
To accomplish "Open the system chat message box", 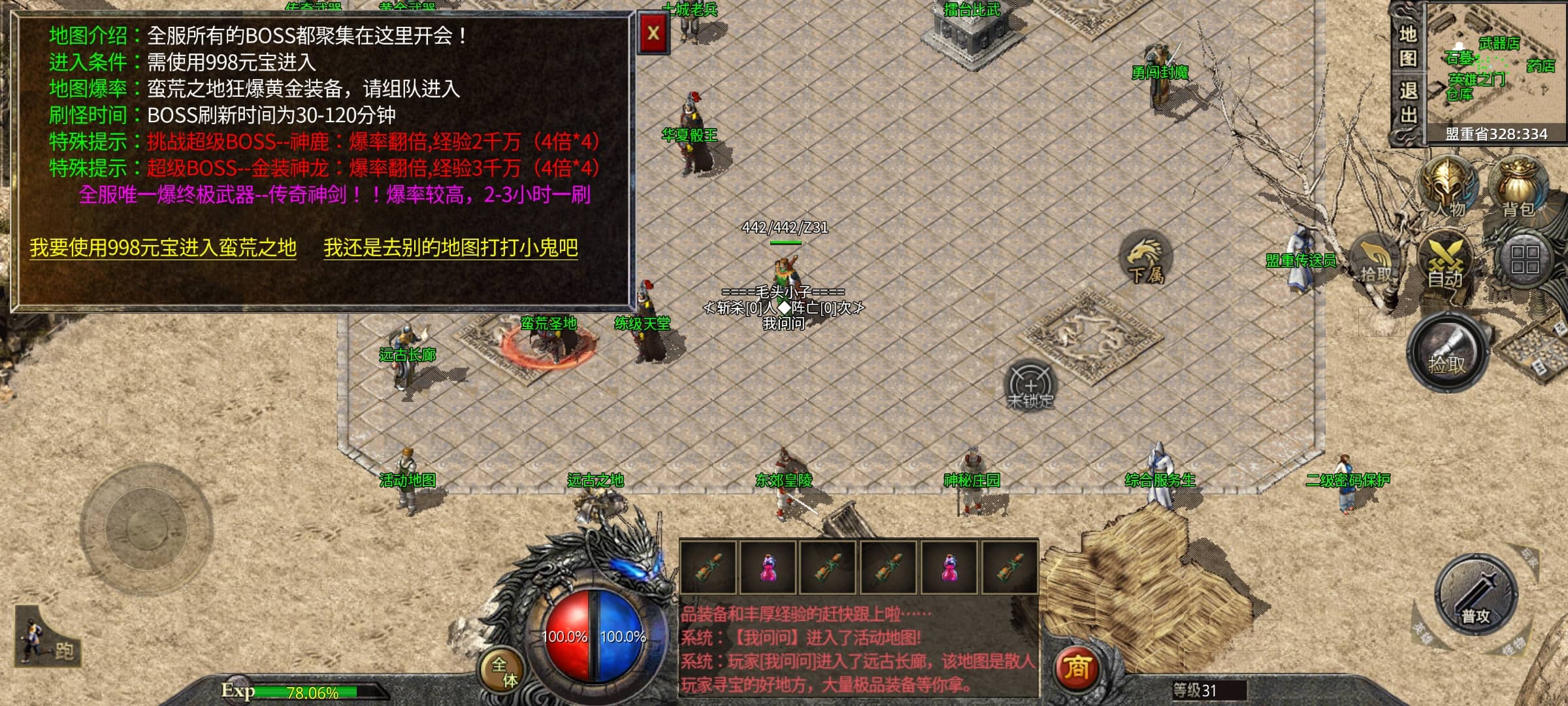I will pos(858,649).
